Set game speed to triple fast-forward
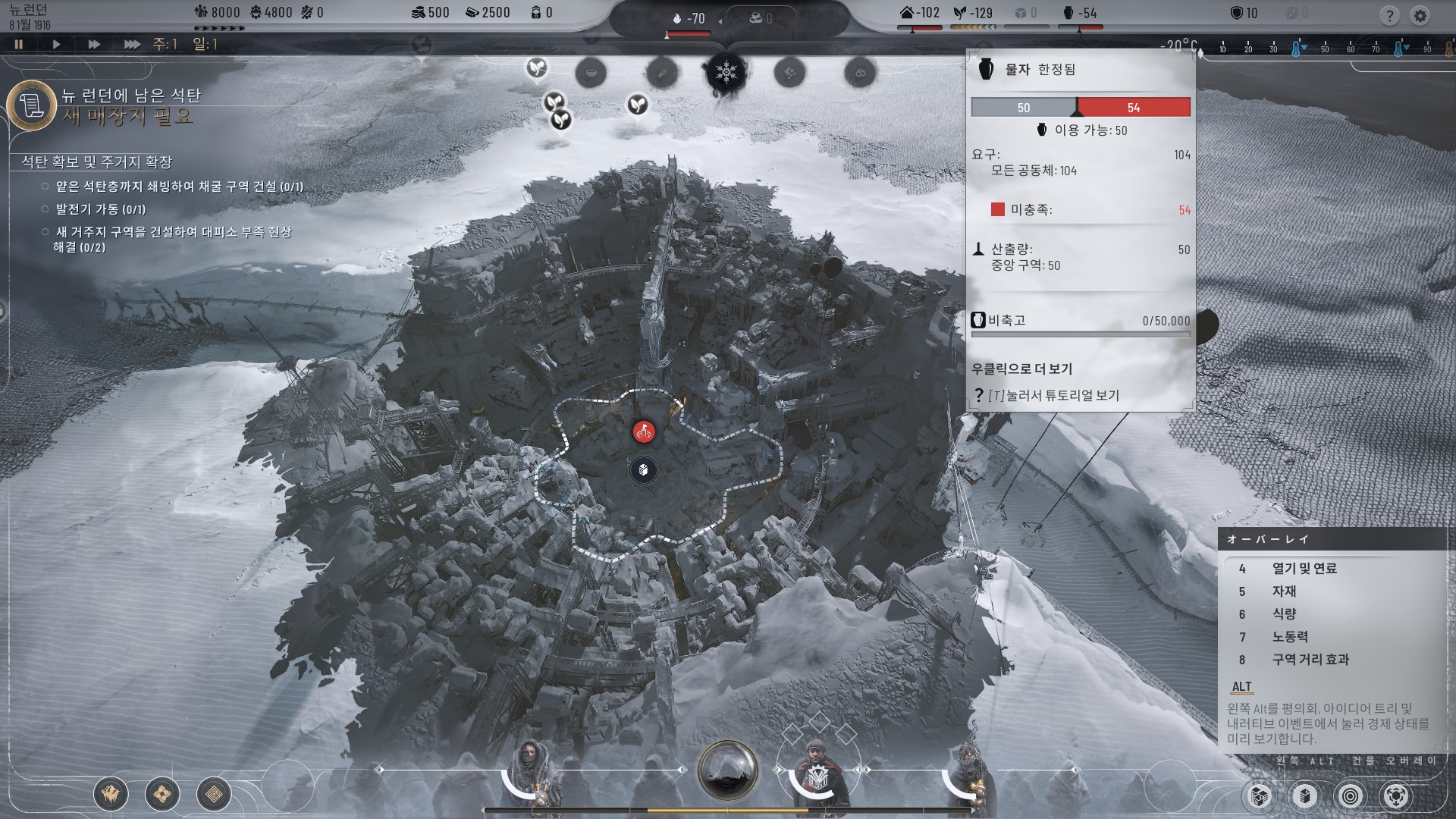The image size is (1456, 819). point(132,45)
